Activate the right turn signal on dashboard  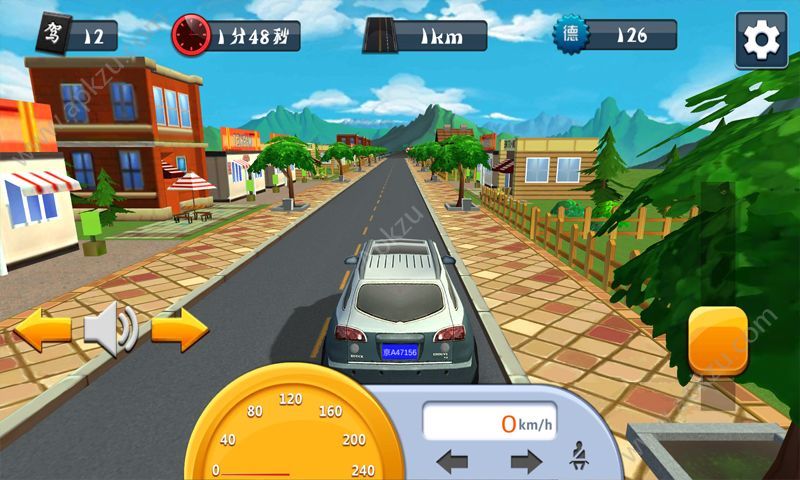[525, 462]
